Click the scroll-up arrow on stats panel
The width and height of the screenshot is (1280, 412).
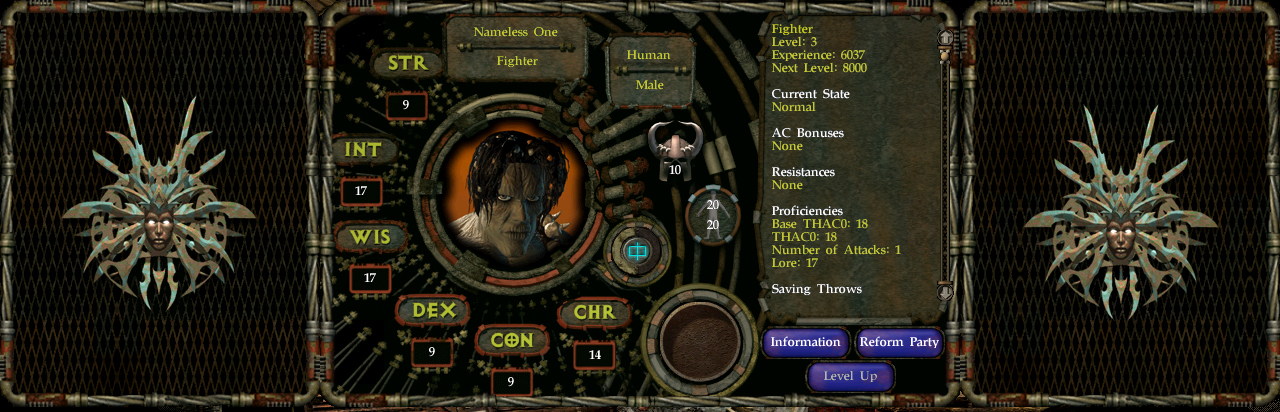point(945,37)
